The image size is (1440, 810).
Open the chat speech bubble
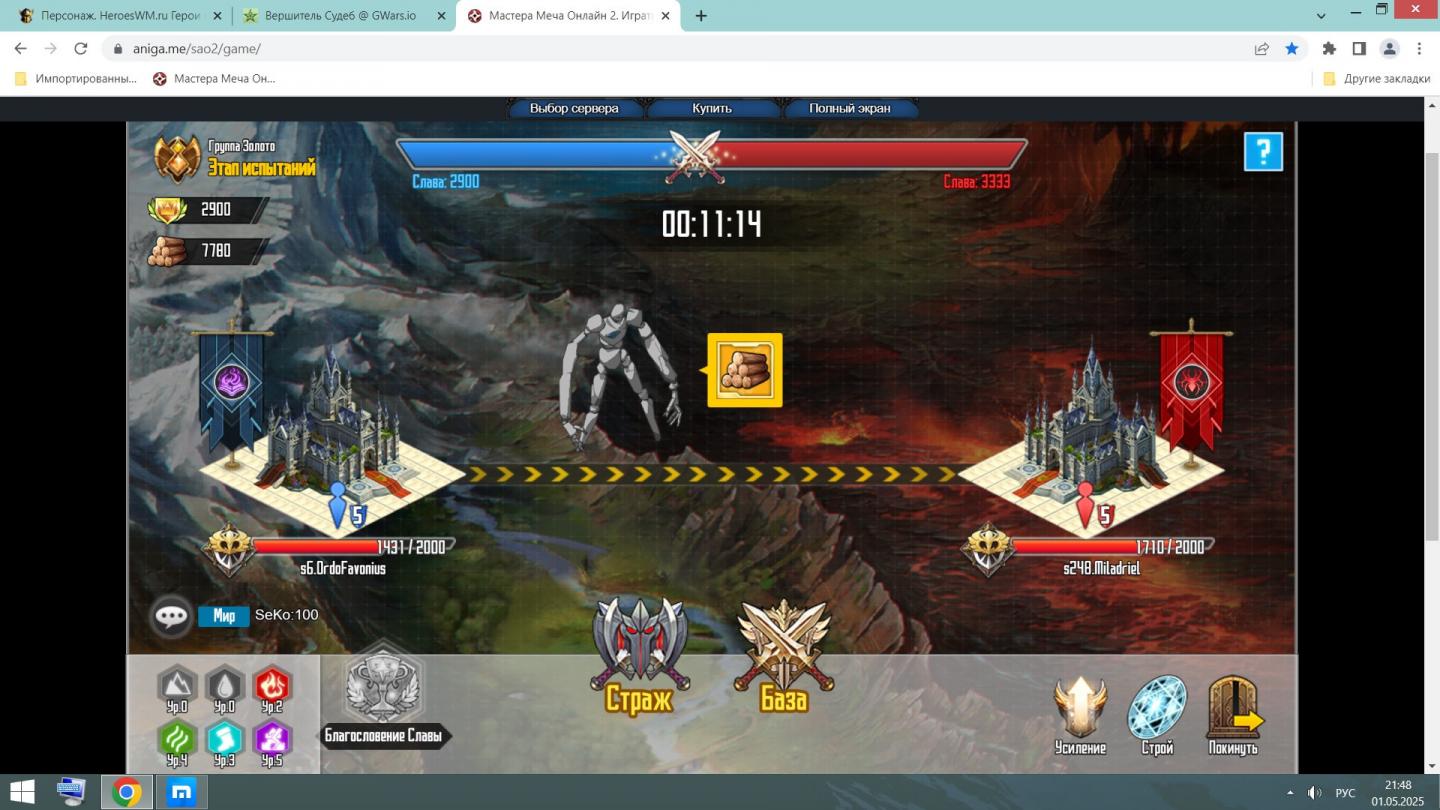tap(171, 615)
